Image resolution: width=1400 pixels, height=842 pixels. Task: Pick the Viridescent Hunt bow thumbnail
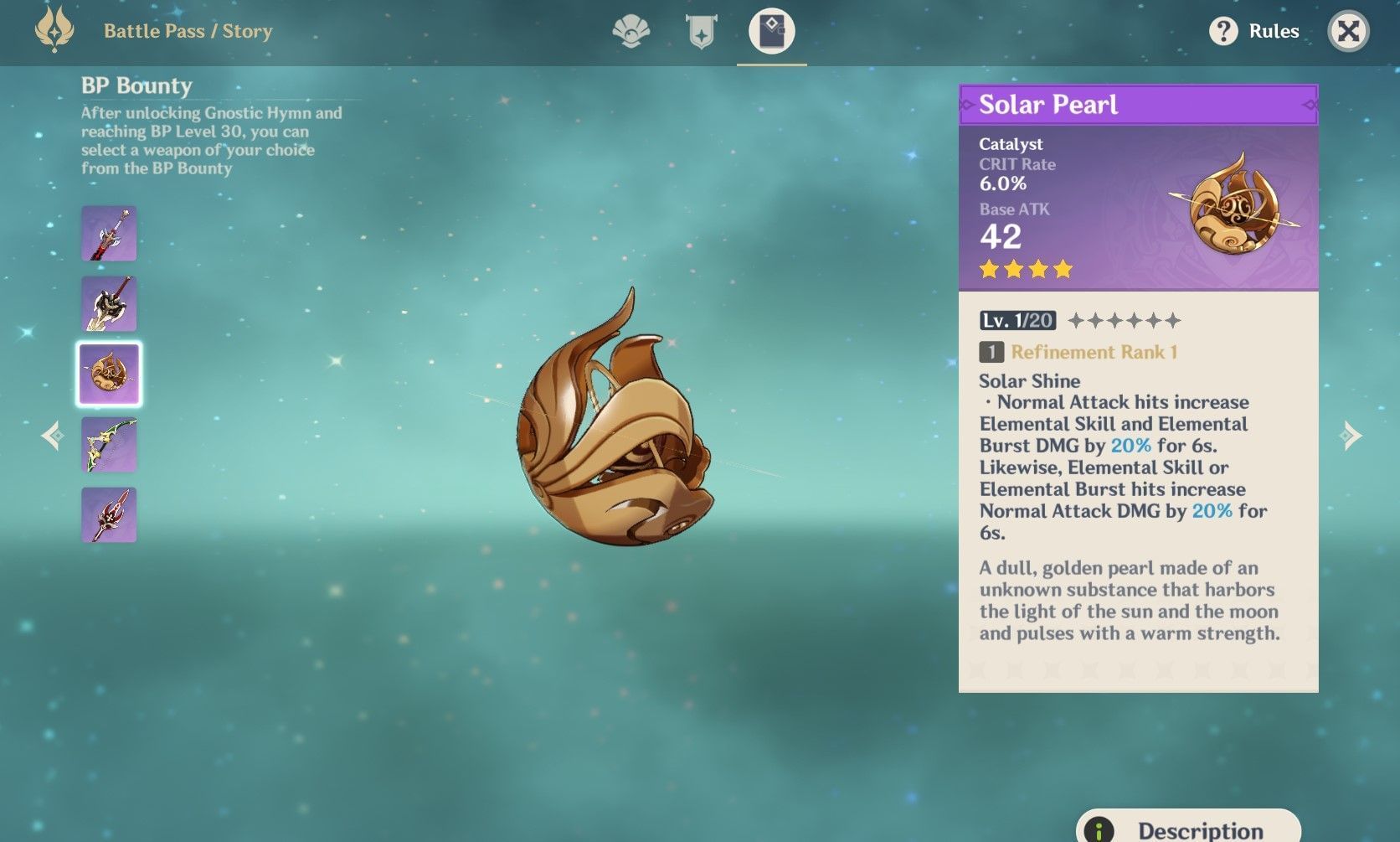click(x=109, y=444)
